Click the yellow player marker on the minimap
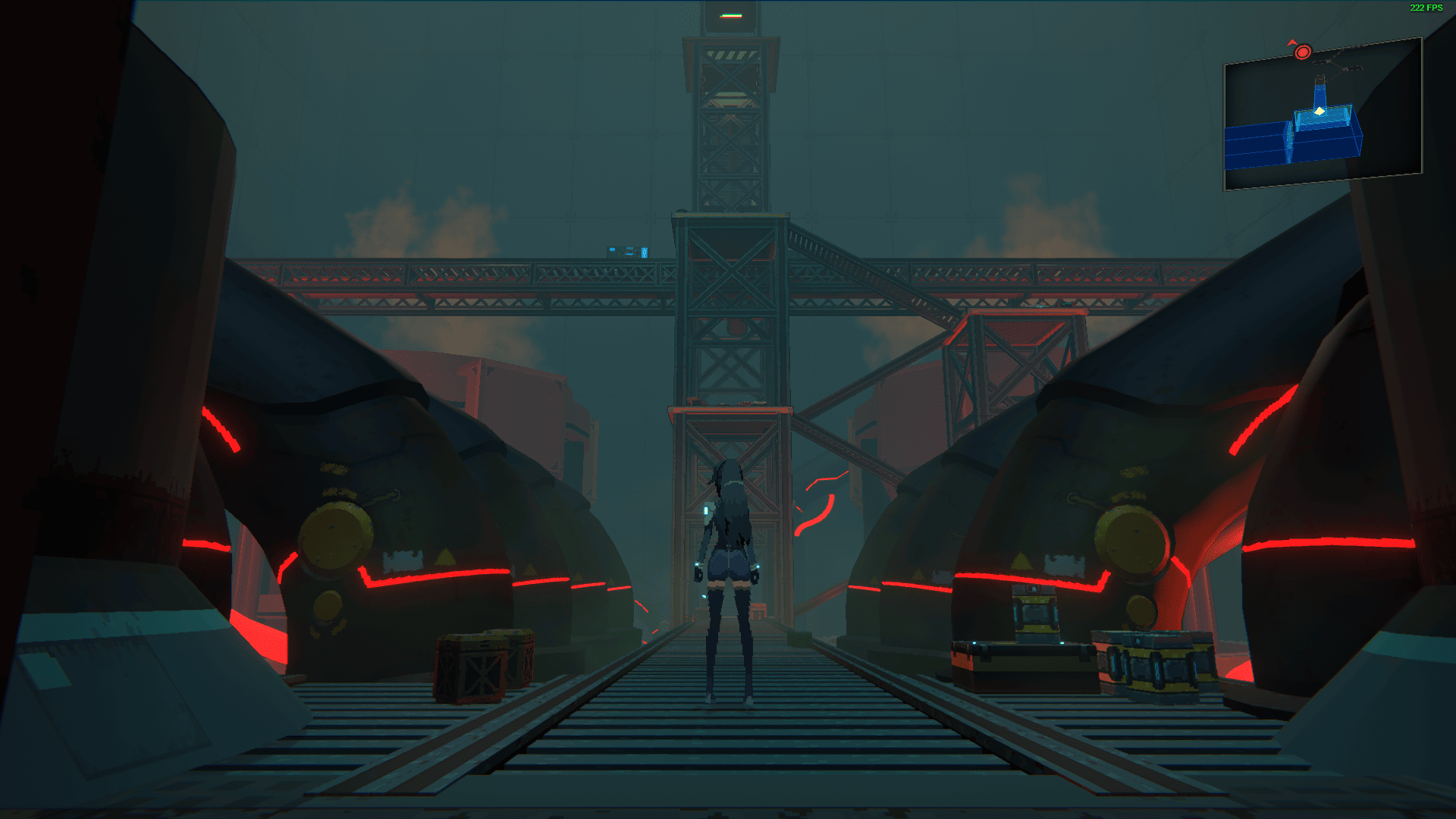Screen dimensions: 1456x819 coord(1319,111)
